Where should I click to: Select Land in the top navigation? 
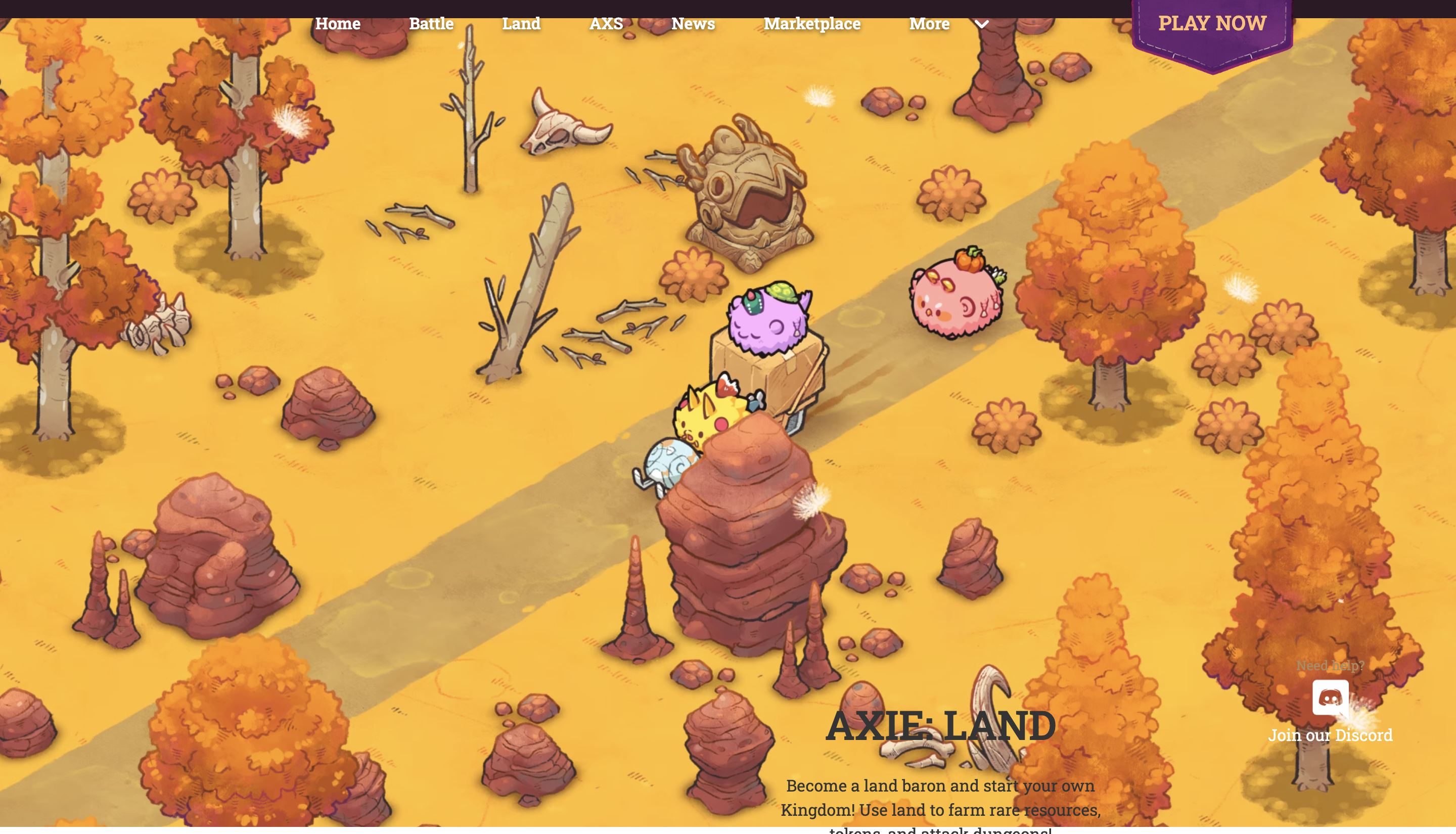click(x=521, y=23)
